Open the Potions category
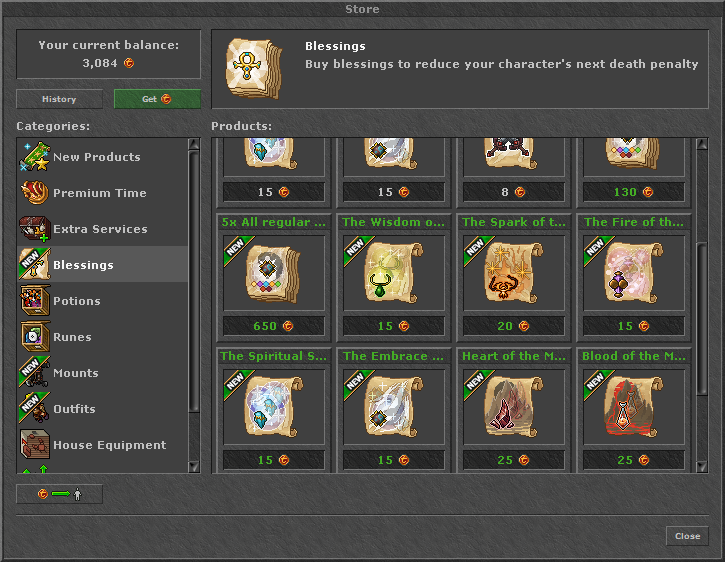725x562 pixels. point(76,301)
